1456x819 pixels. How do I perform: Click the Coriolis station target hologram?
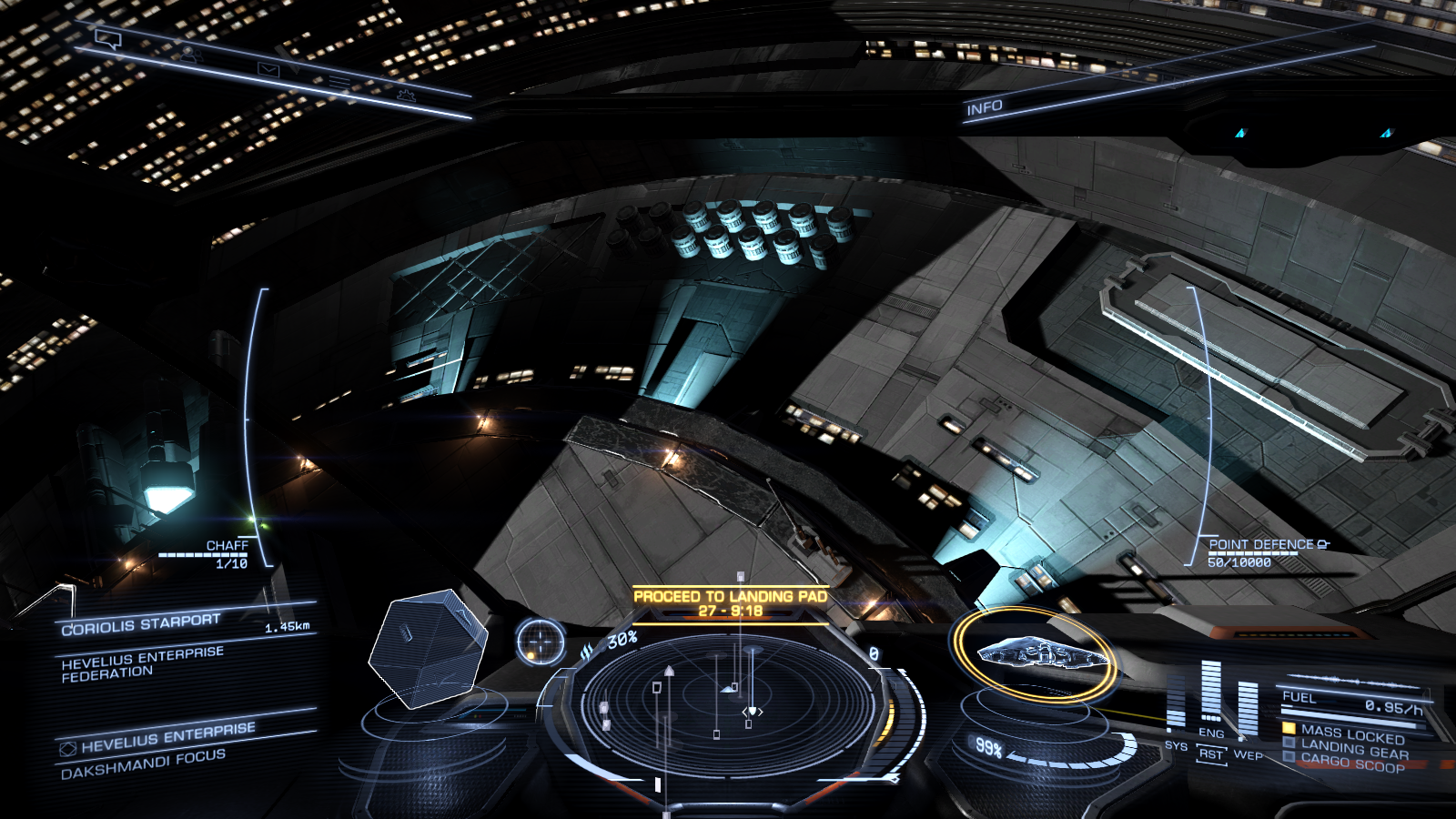point(426,648)
